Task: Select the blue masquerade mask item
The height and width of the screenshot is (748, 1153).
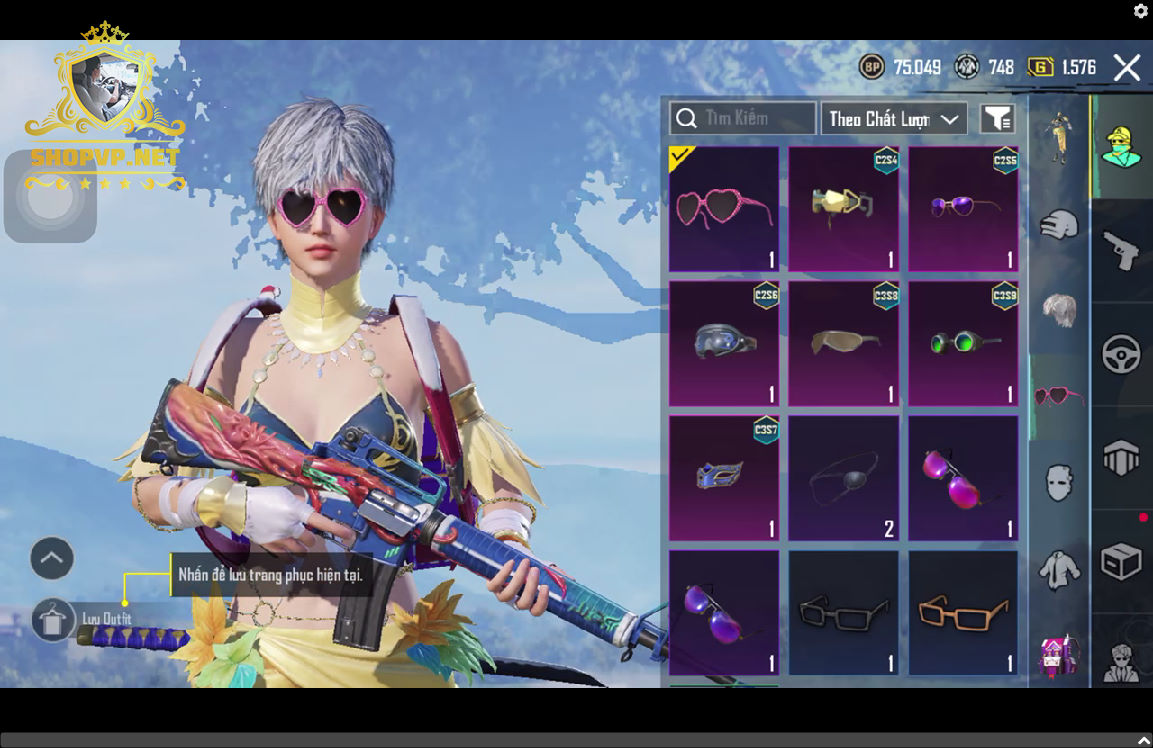Action: pos(724,477)
